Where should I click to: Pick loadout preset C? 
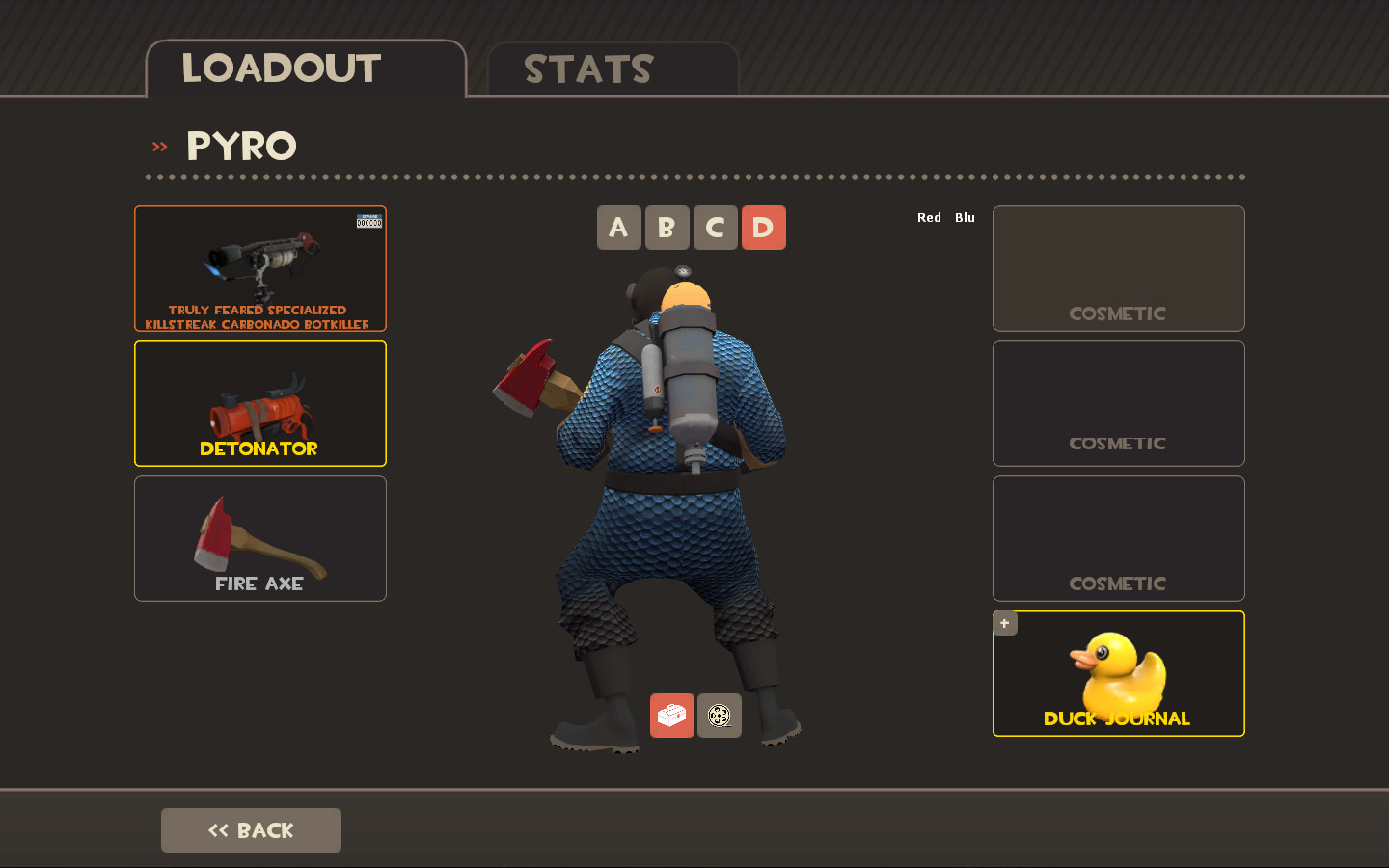tap(715, 228)
